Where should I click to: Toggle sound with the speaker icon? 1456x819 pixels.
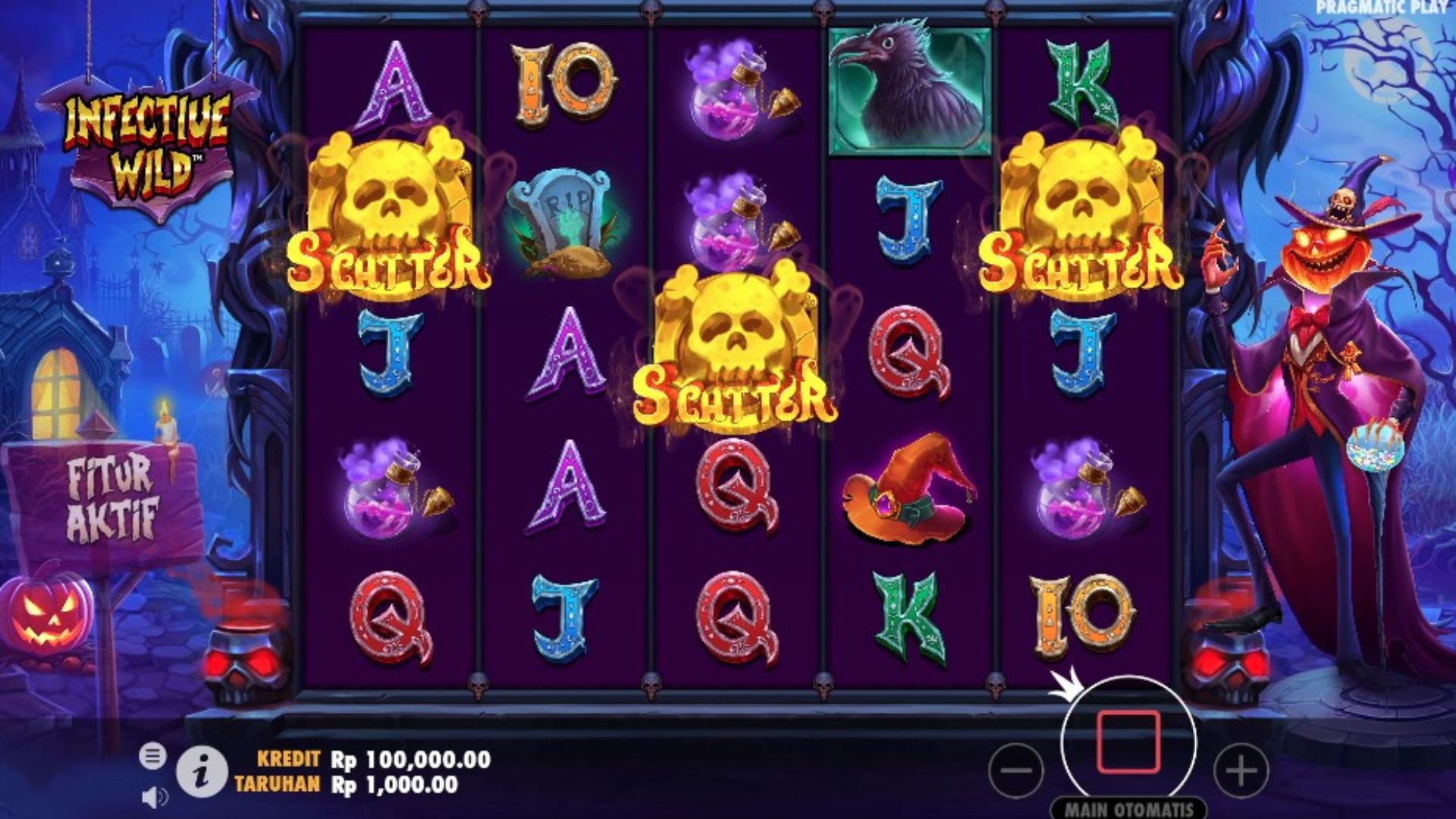[155, 797]
